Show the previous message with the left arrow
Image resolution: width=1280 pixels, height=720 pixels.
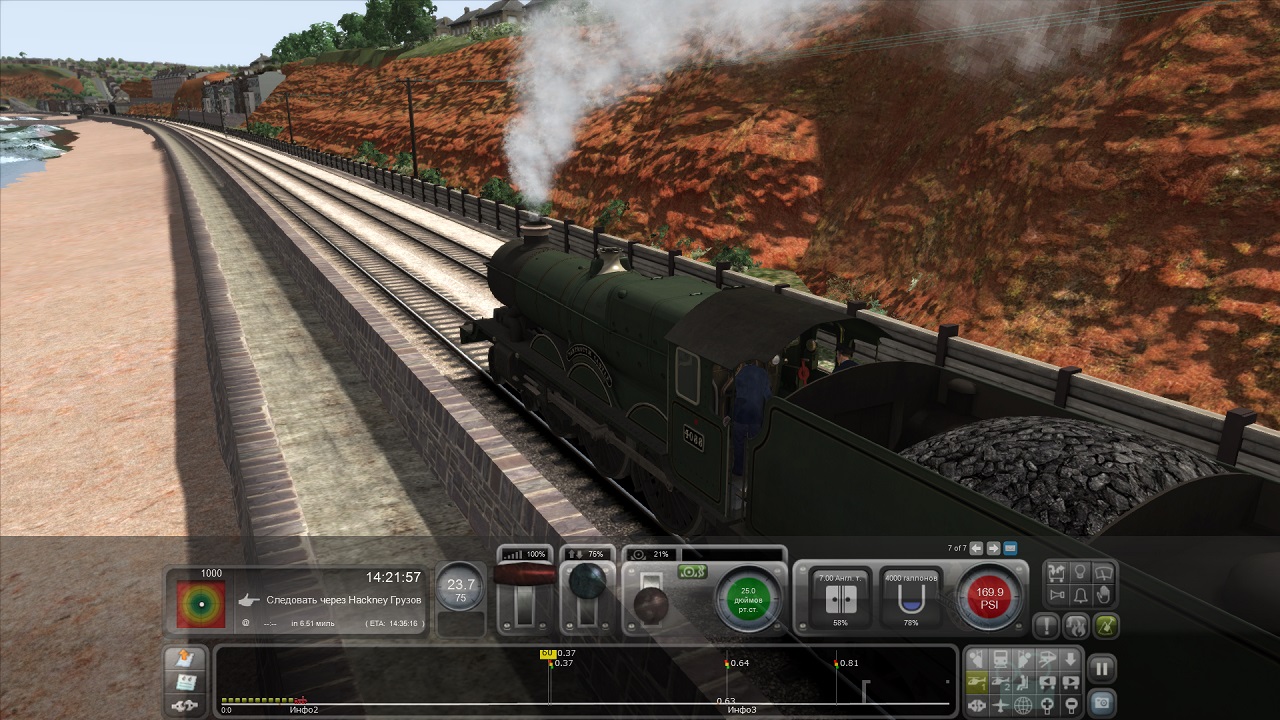[x=976, y=548]
